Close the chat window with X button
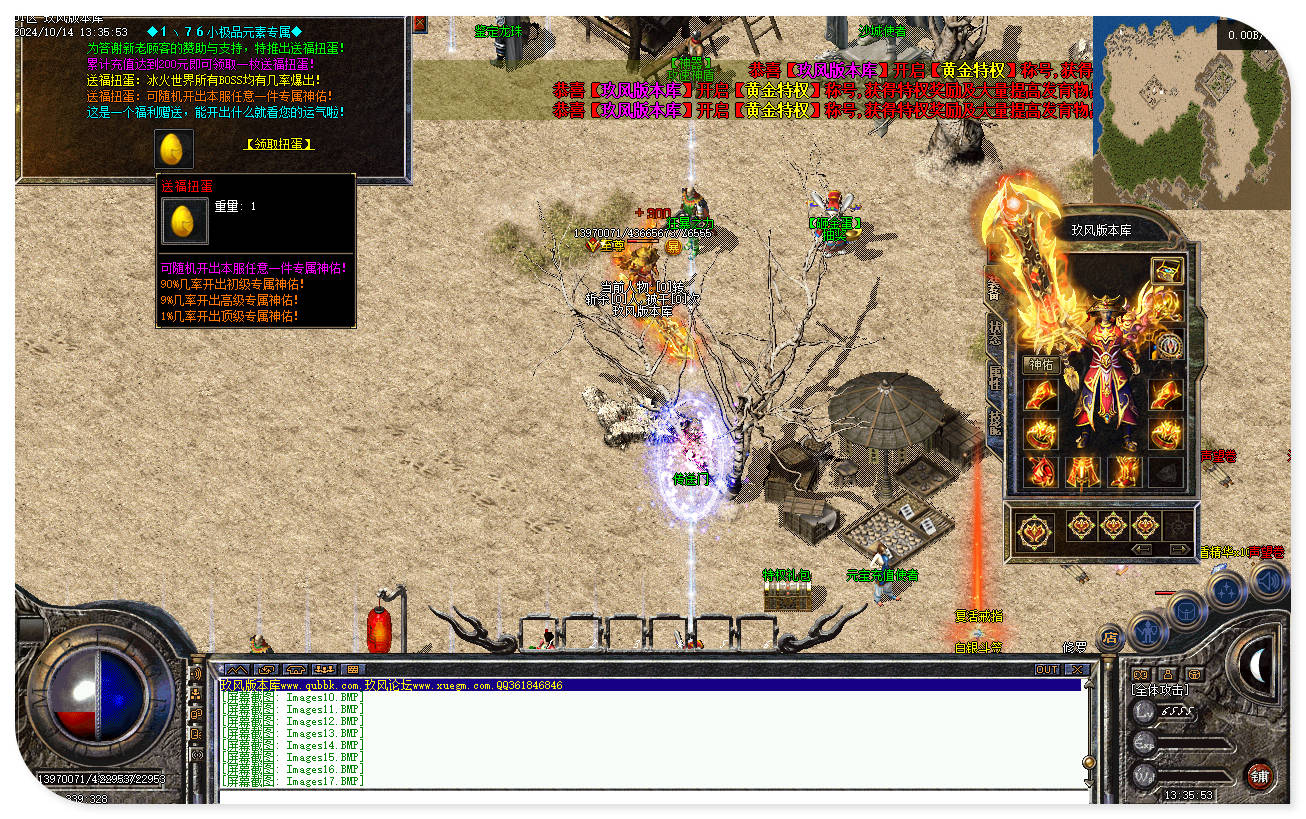1306x819 pixels. 1076,669
